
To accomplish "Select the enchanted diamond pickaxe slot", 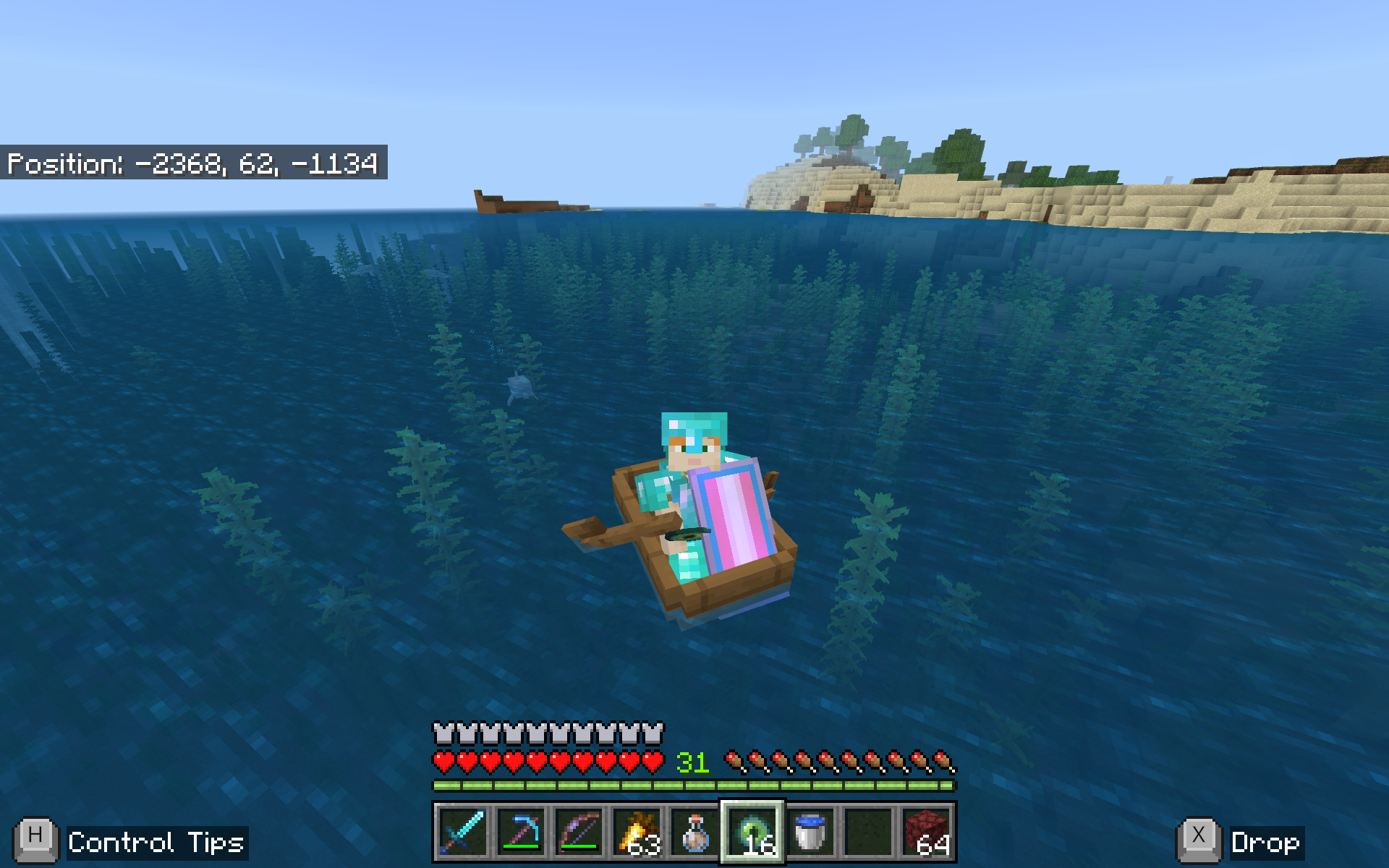I will coord(521,832).
